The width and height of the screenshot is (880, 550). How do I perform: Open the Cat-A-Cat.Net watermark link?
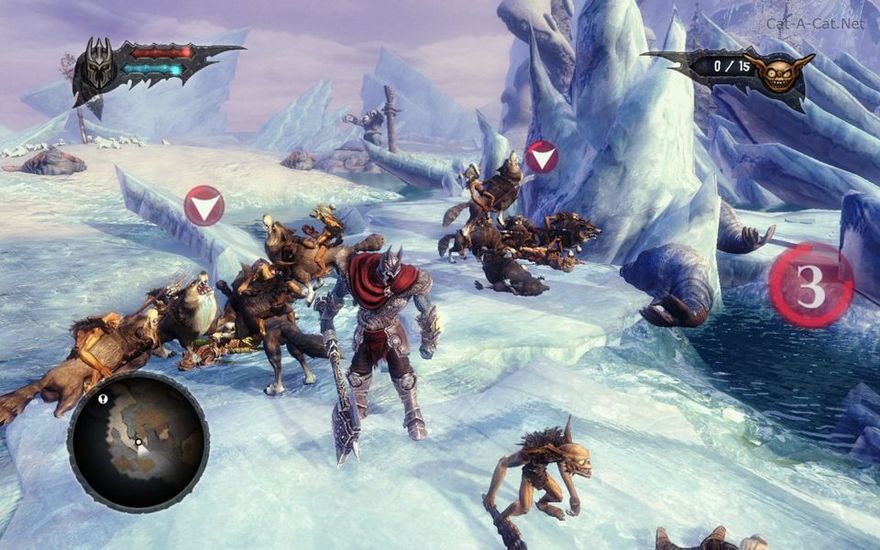coord(815,23)
